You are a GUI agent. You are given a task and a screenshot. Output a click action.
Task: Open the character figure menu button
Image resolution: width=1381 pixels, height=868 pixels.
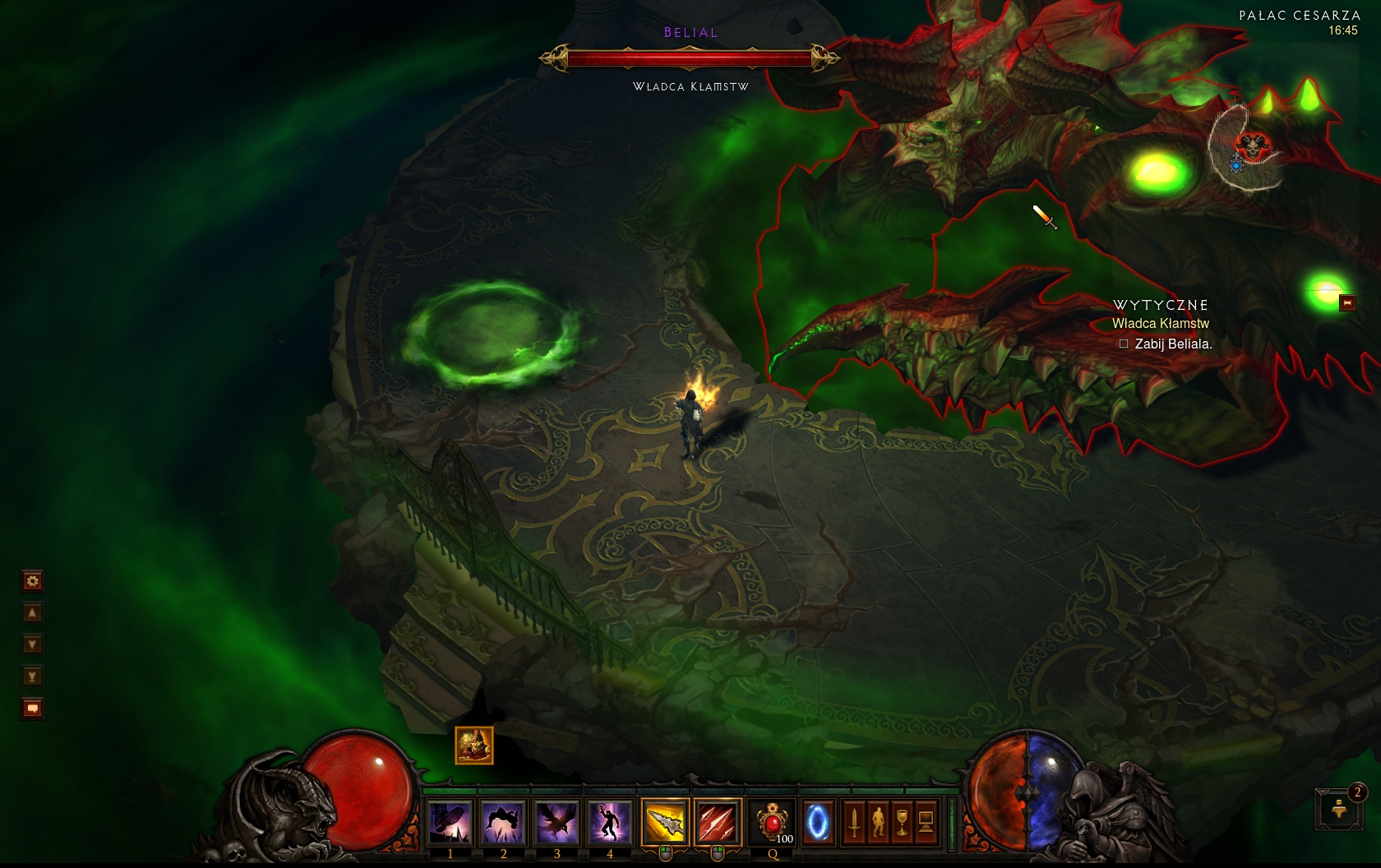[x=878, y=822]
